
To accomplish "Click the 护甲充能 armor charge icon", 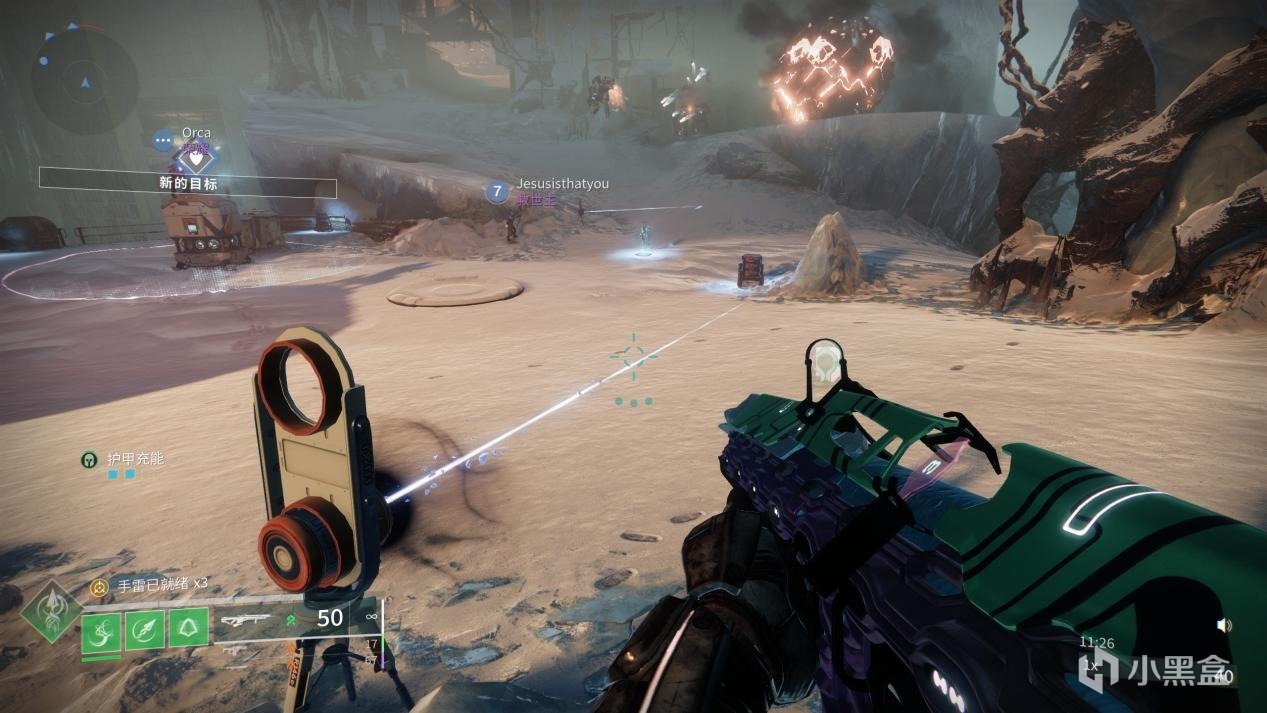I will pyautogui.click(x=89, y=460).
